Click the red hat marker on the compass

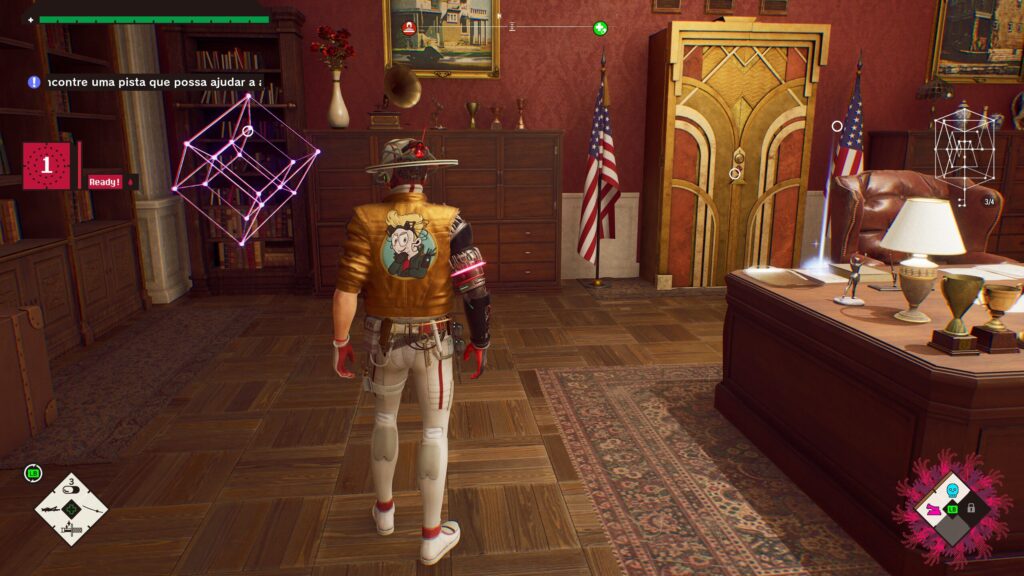[408, 28]
